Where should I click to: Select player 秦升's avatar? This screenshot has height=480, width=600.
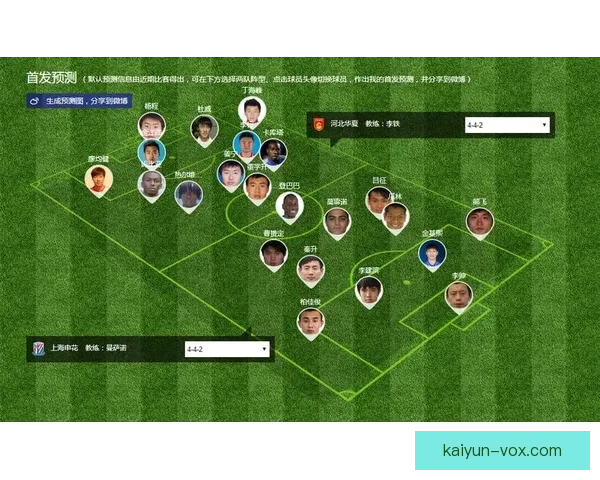coord(310,269)
